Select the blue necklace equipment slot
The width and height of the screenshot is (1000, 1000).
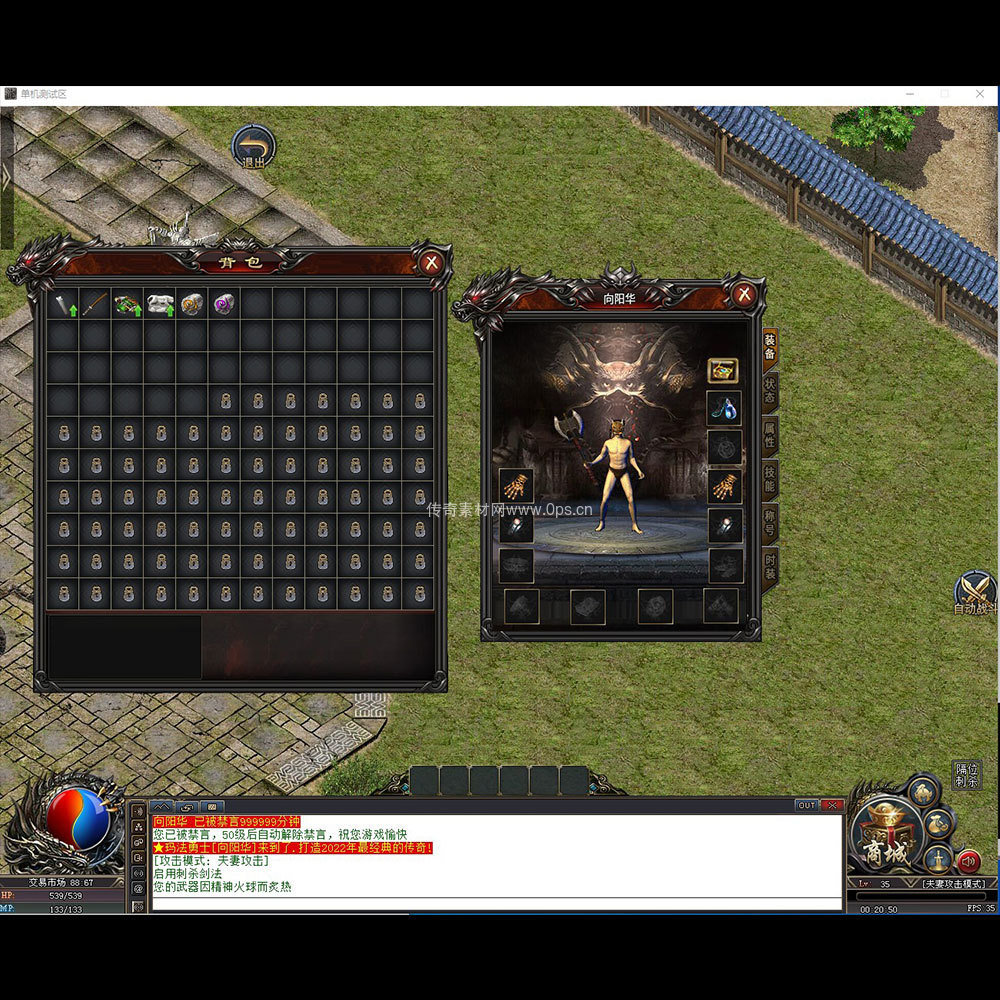(x=723, y=408)
